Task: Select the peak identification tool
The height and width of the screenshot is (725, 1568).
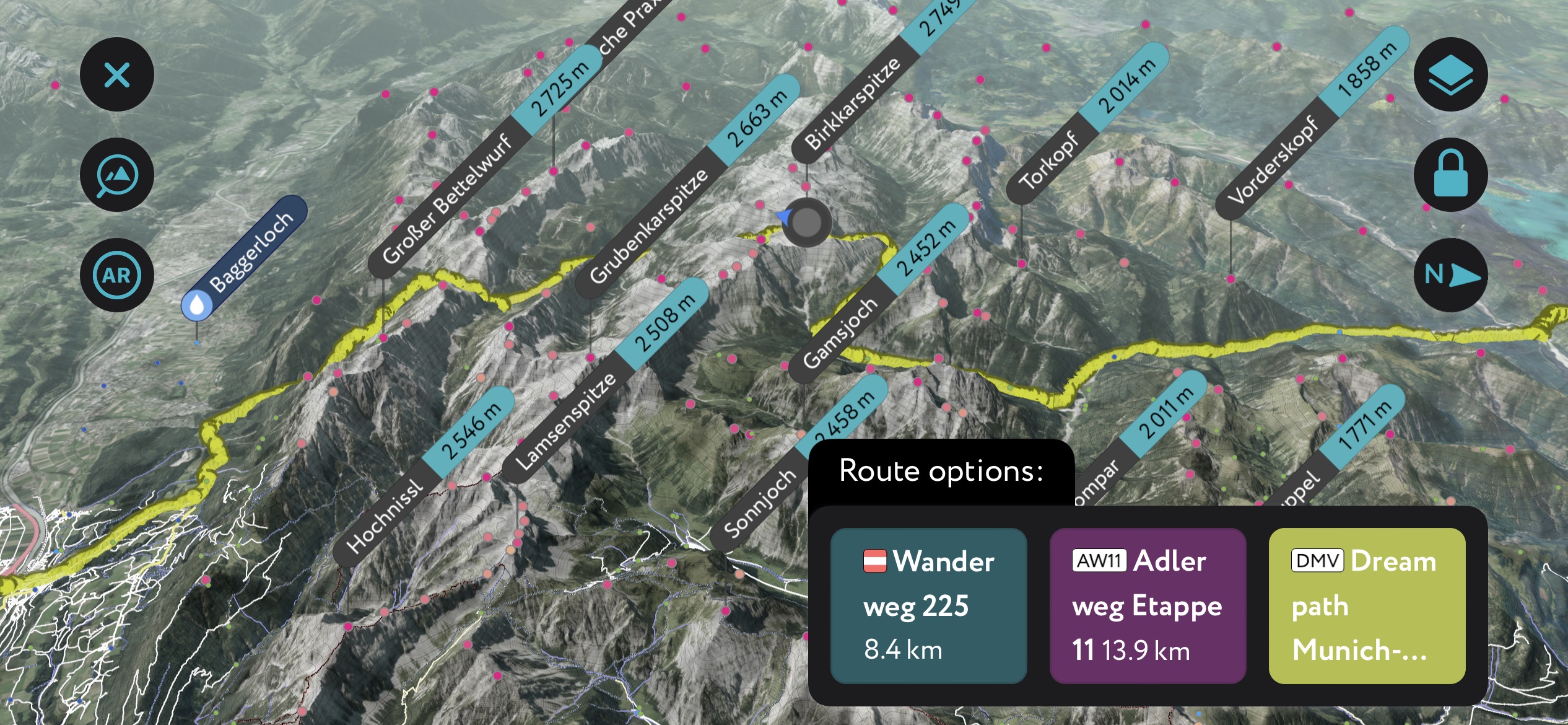Action: click(x=116, y=174)
